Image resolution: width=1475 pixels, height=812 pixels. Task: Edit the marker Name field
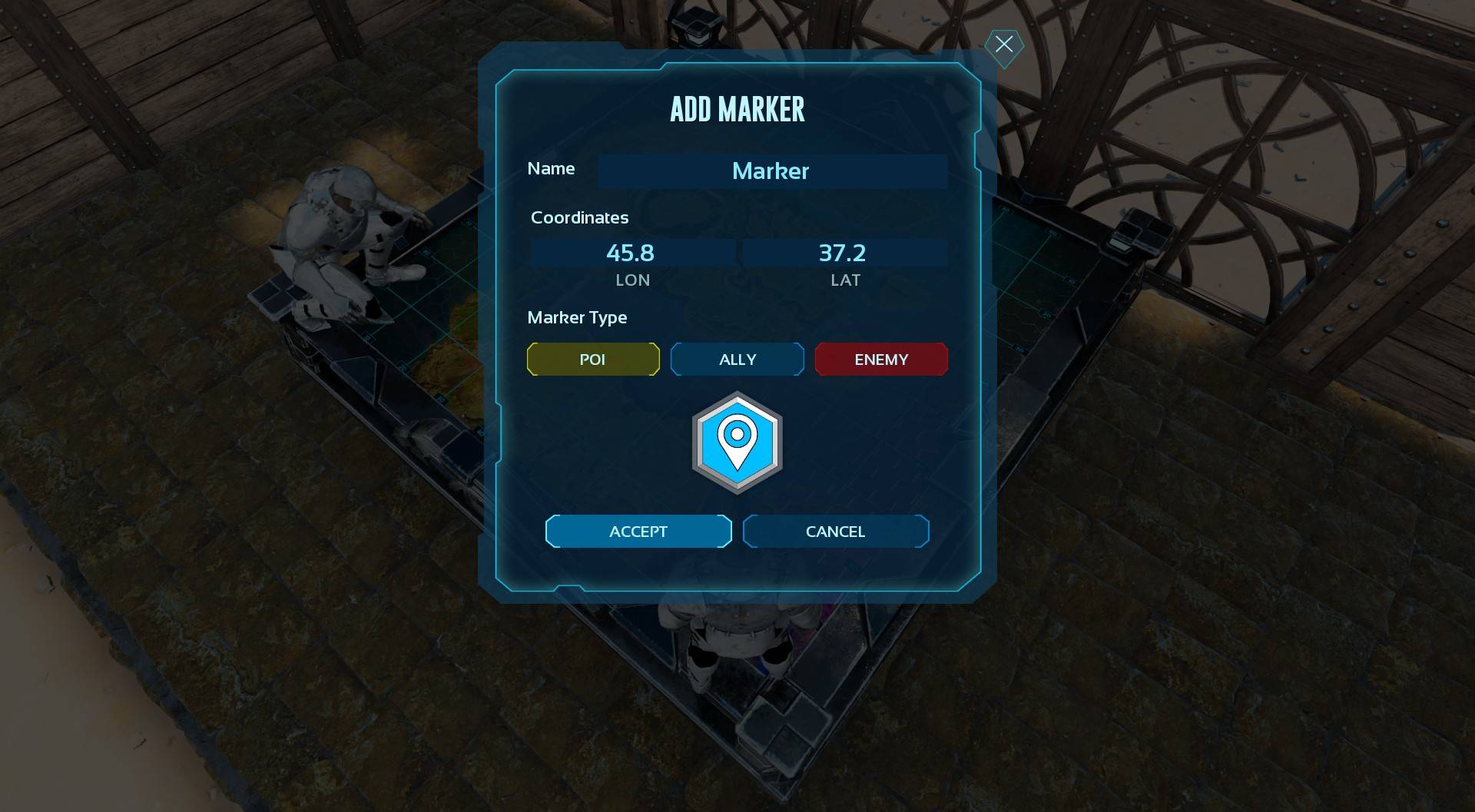(x=771, y=171)
